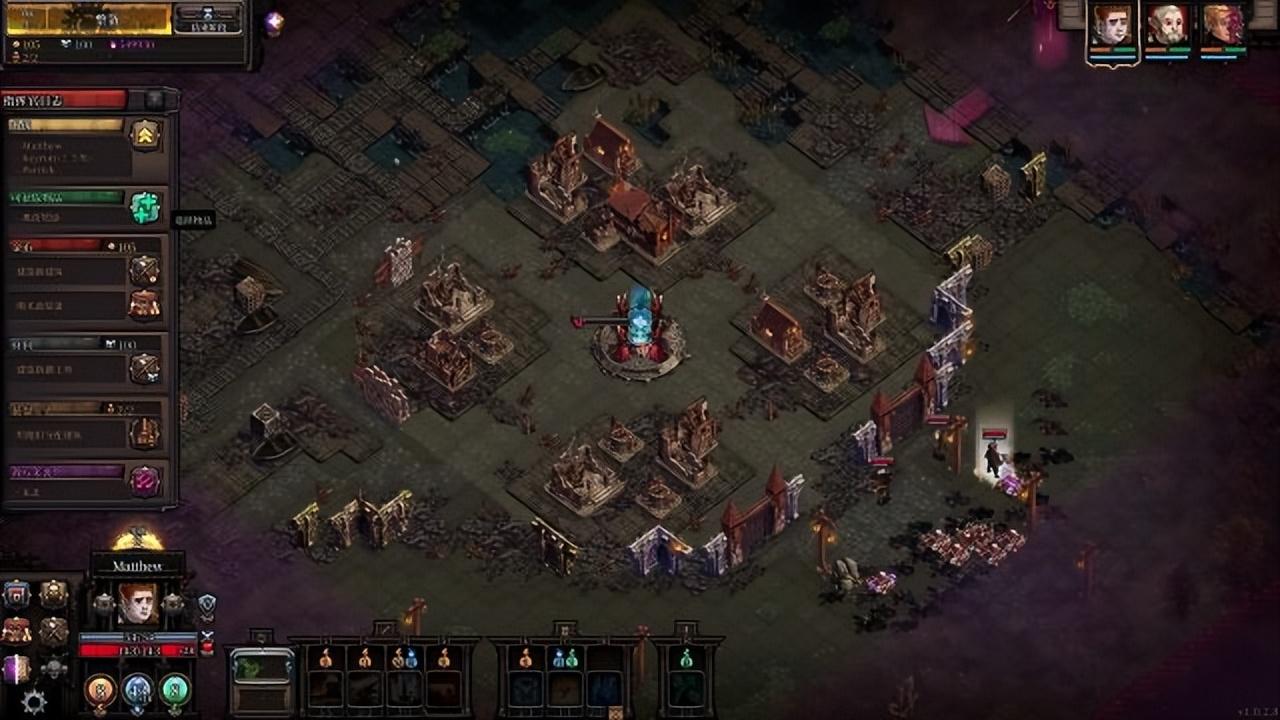Select the blonde and purple-haired hero portrait
The image size is (1280, 720).
point(1222,26)
